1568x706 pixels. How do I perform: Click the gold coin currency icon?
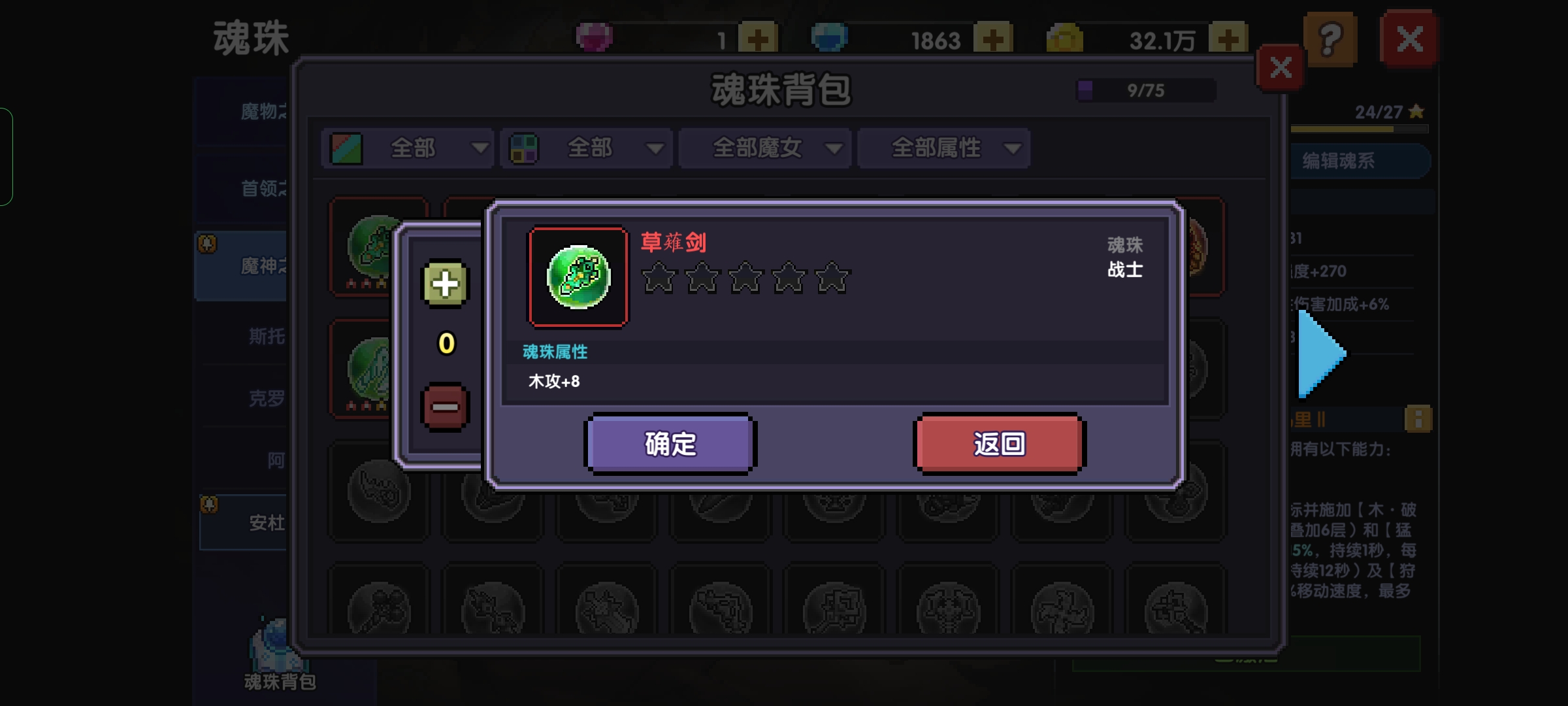1064,37
